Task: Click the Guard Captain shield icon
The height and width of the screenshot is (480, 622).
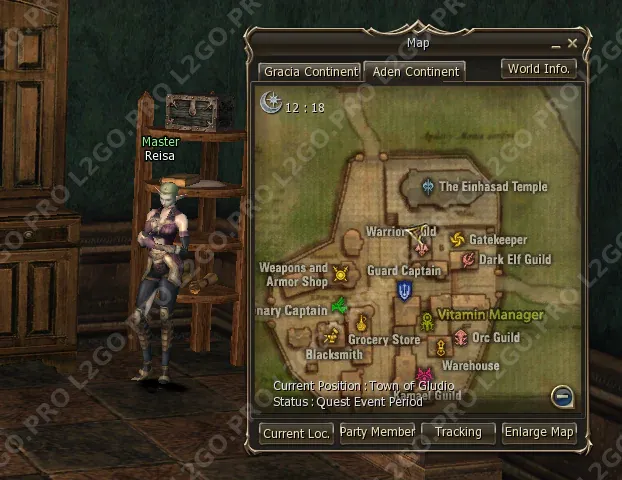Action: point(404,291)
